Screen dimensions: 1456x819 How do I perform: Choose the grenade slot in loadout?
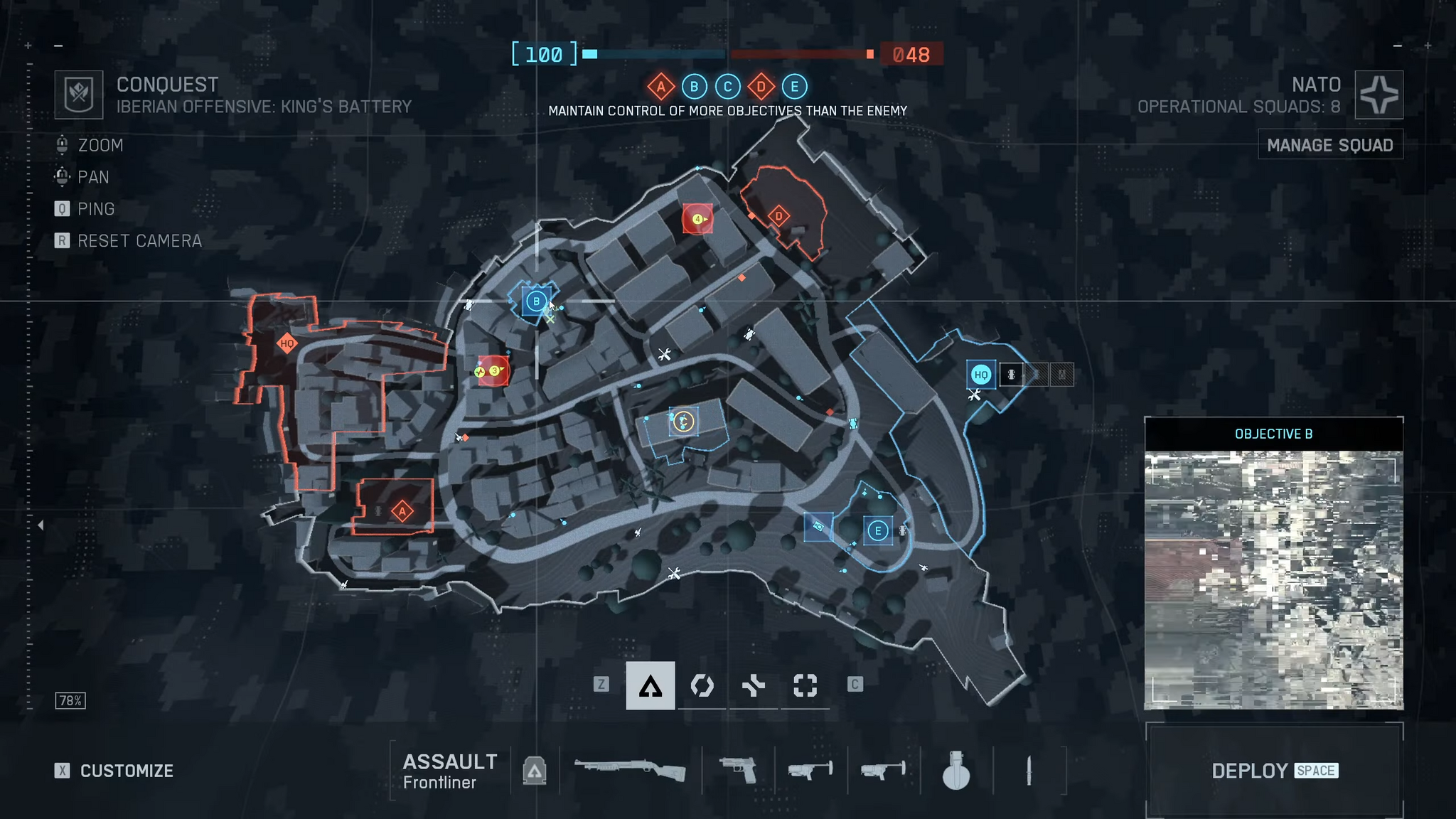click(955, 770)
